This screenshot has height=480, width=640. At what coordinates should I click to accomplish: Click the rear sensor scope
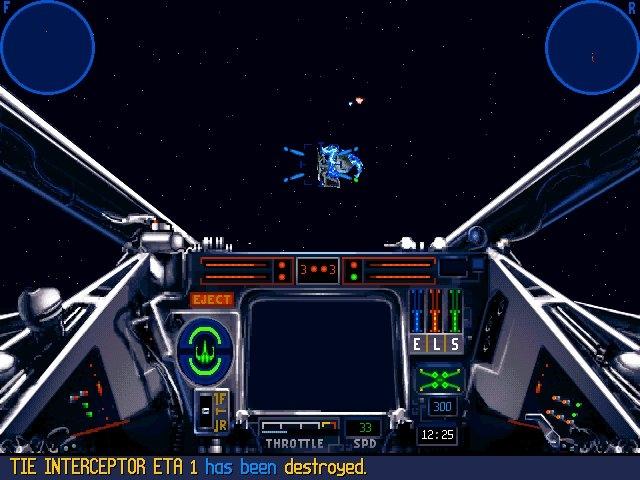591,44
